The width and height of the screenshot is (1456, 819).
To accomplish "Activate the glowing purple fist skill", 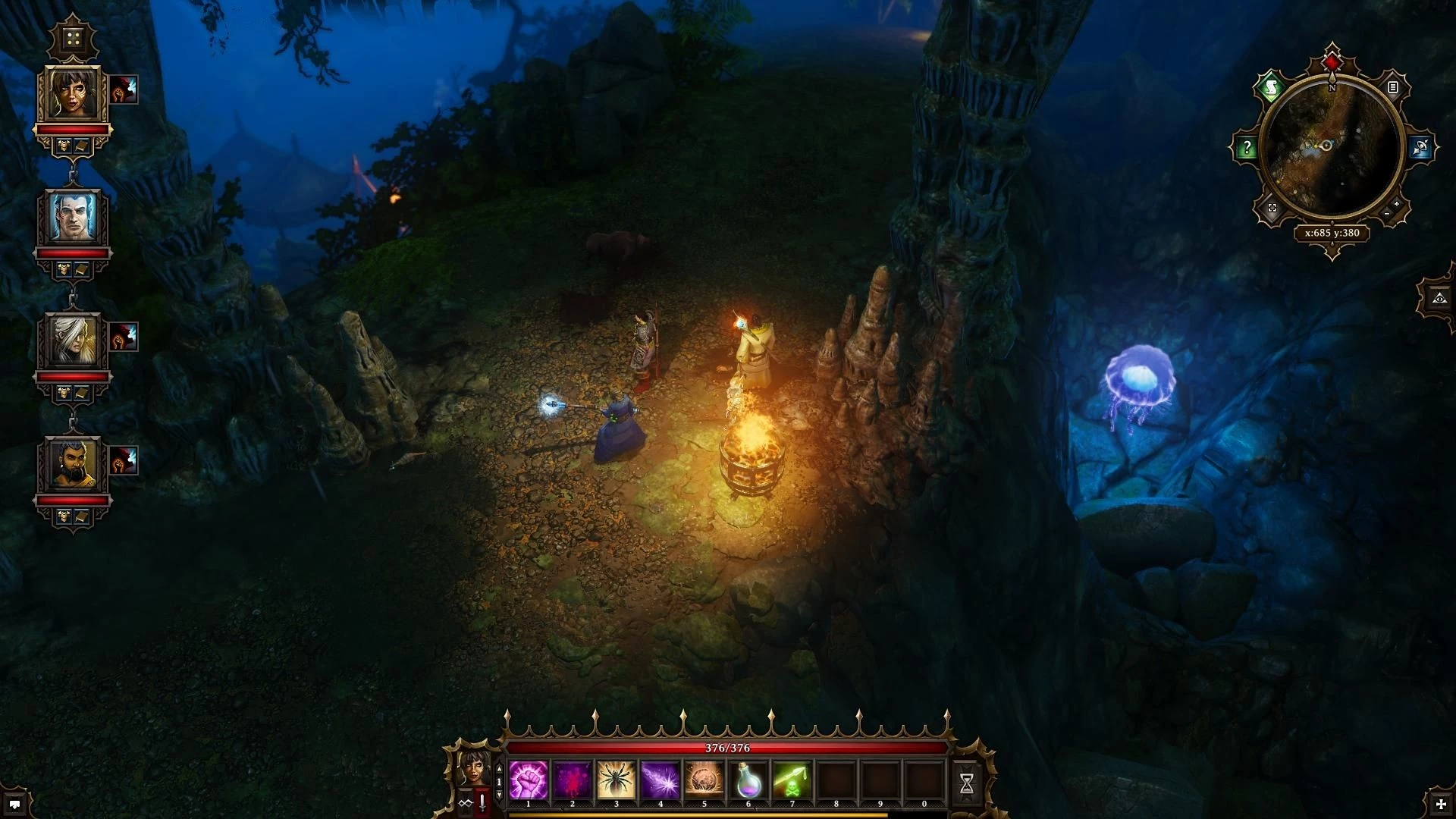I will [x=529, y=780].
